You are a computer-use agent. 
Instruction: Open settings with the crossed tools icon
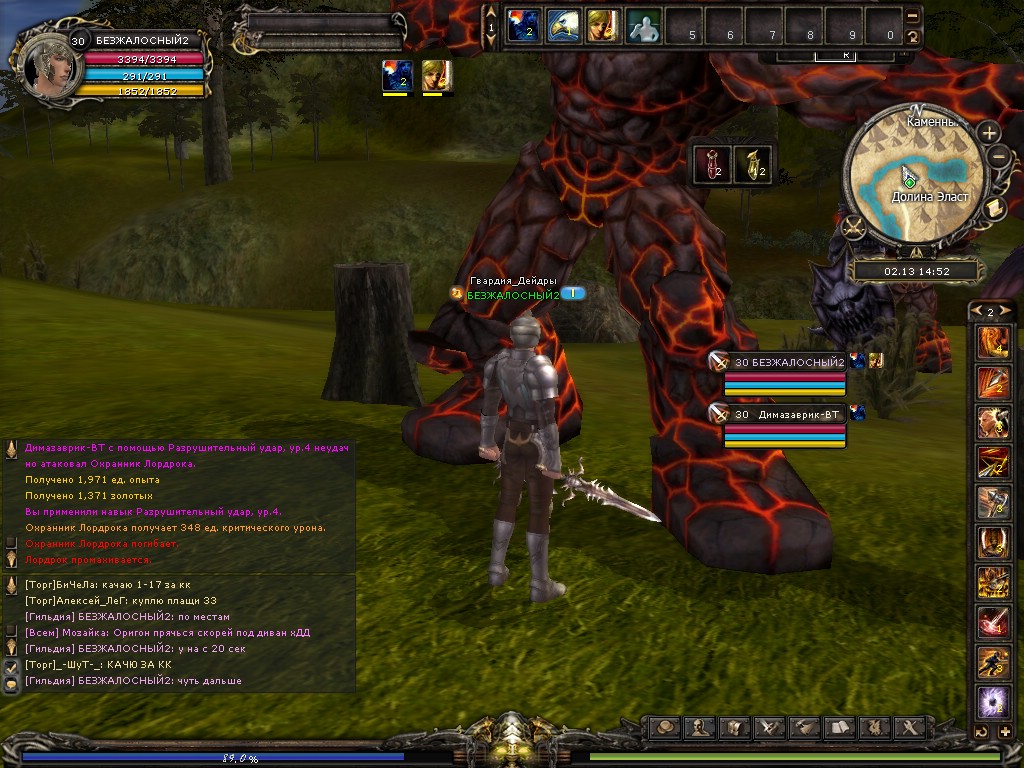pyautogui.click(x=909, y=727)
